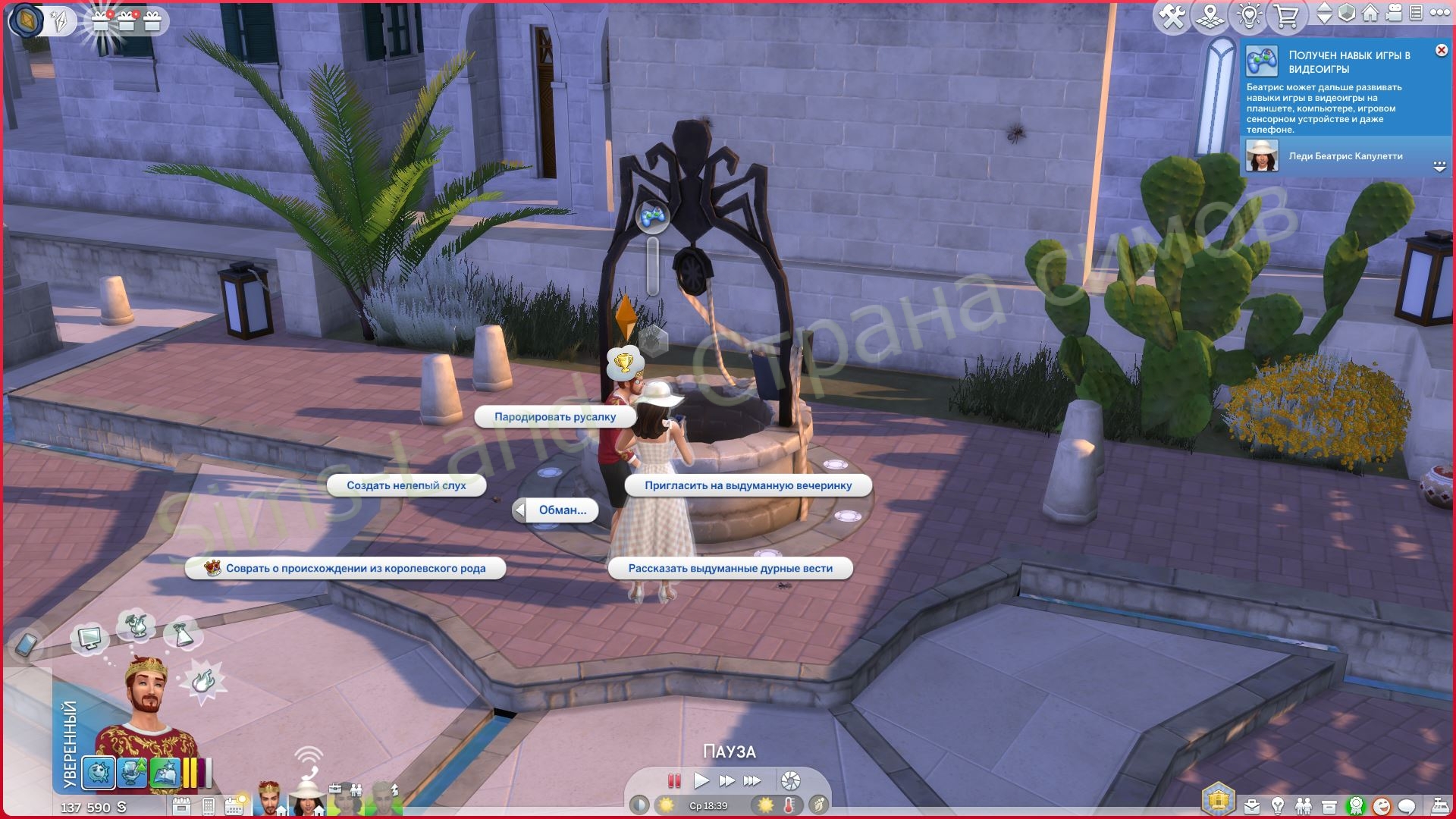Set game speed to triple fast-forward
Viewport: 1456px width, 819px height.
tap(752, 780)
